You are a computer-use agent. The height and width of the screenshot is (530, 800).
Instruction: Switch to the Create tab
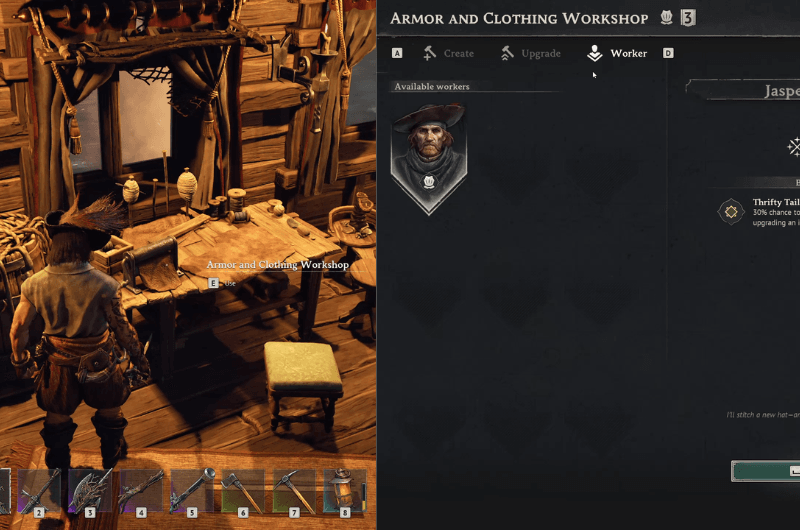448,53
